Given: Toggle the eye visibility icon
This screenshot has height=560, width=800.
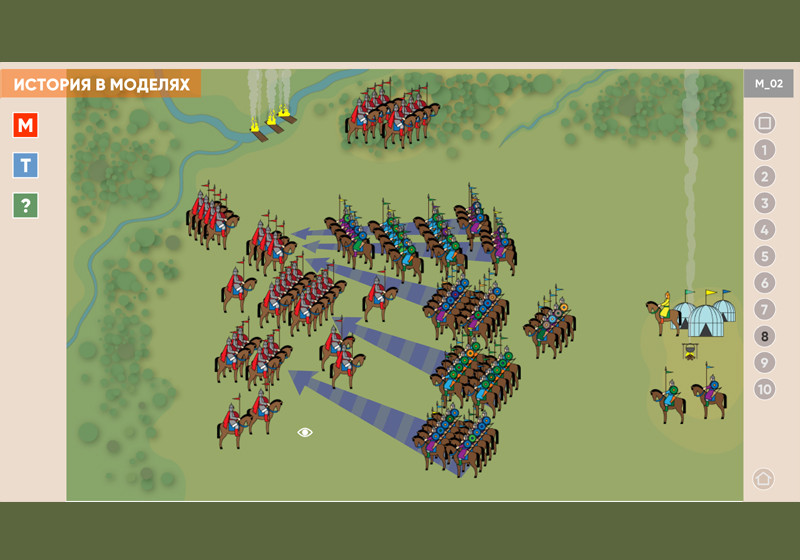Looking at the screenshot, I should pos(305,432).
